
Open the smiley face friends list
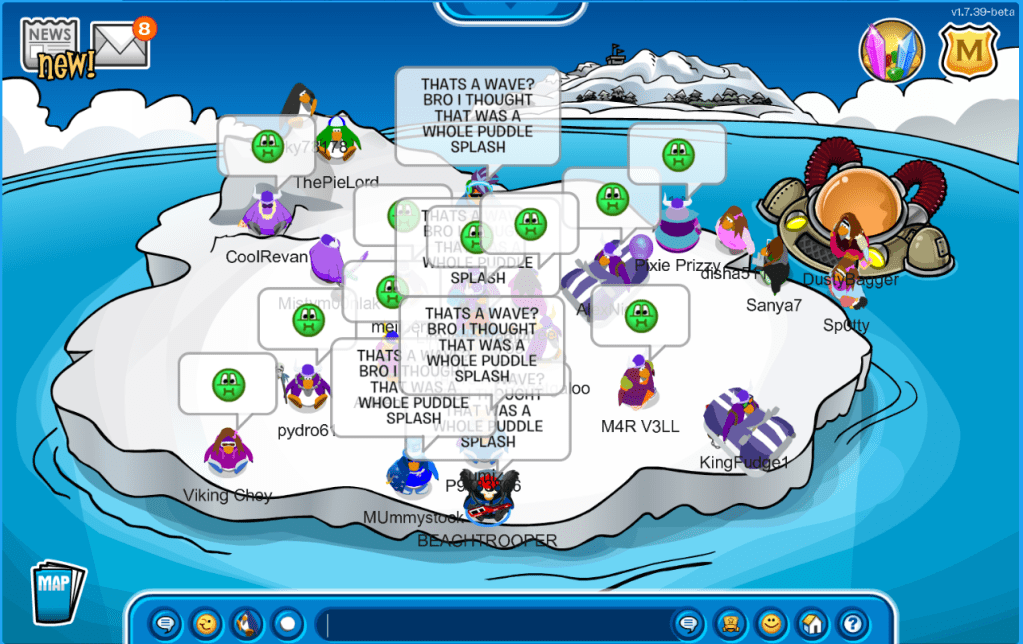770,624
